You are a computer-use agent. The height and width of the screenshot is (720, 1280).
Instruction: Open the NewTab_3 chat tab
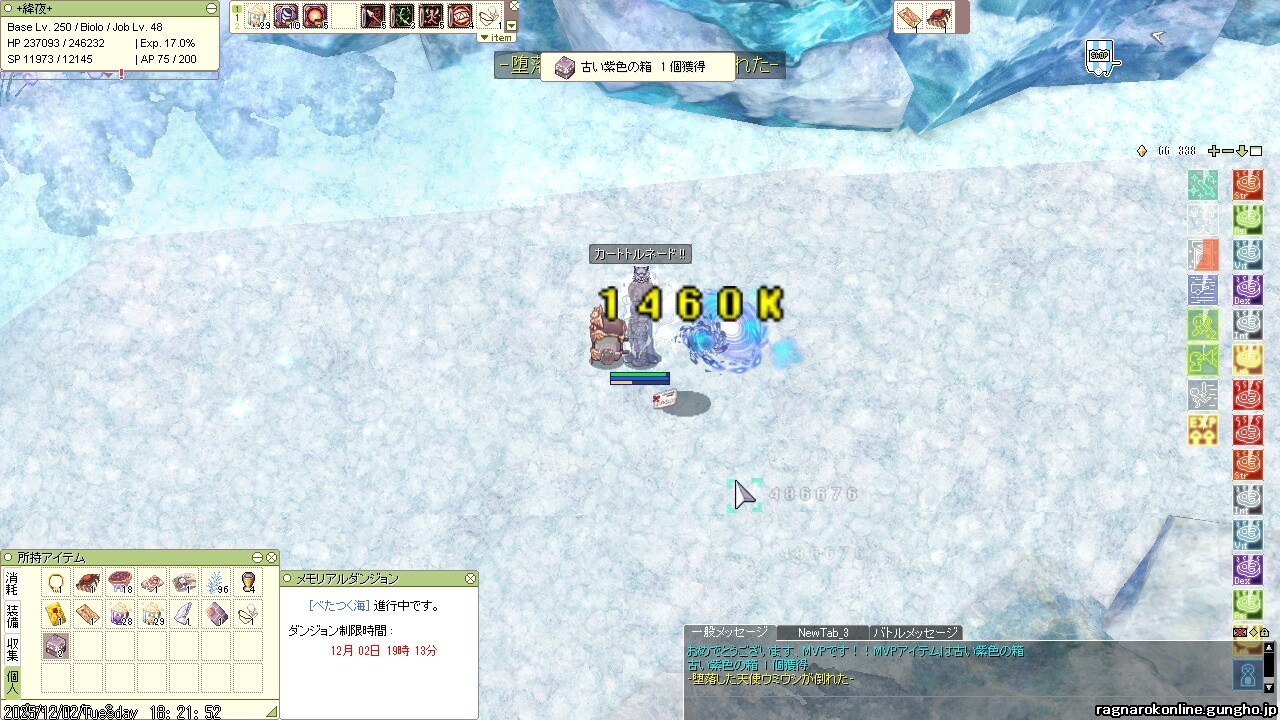[822, 632]
